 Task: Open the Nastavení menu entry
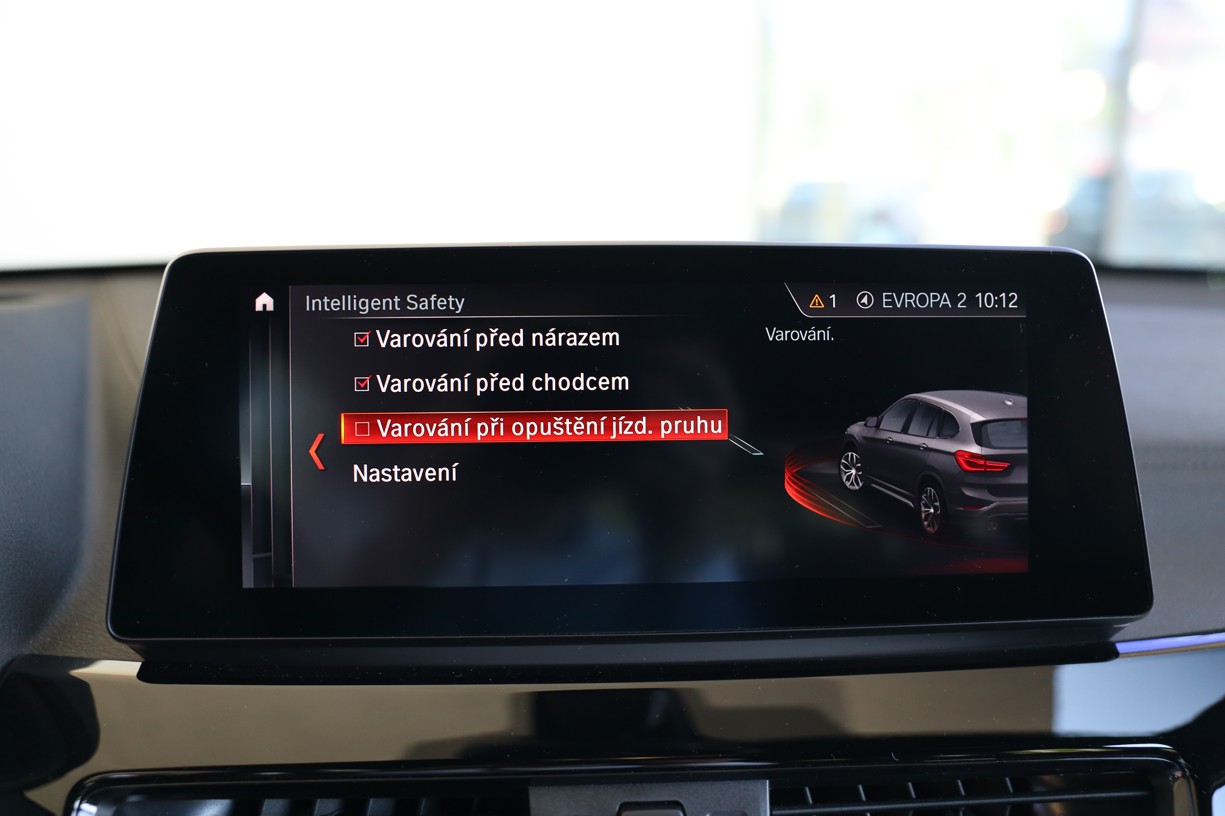point(405,473)
